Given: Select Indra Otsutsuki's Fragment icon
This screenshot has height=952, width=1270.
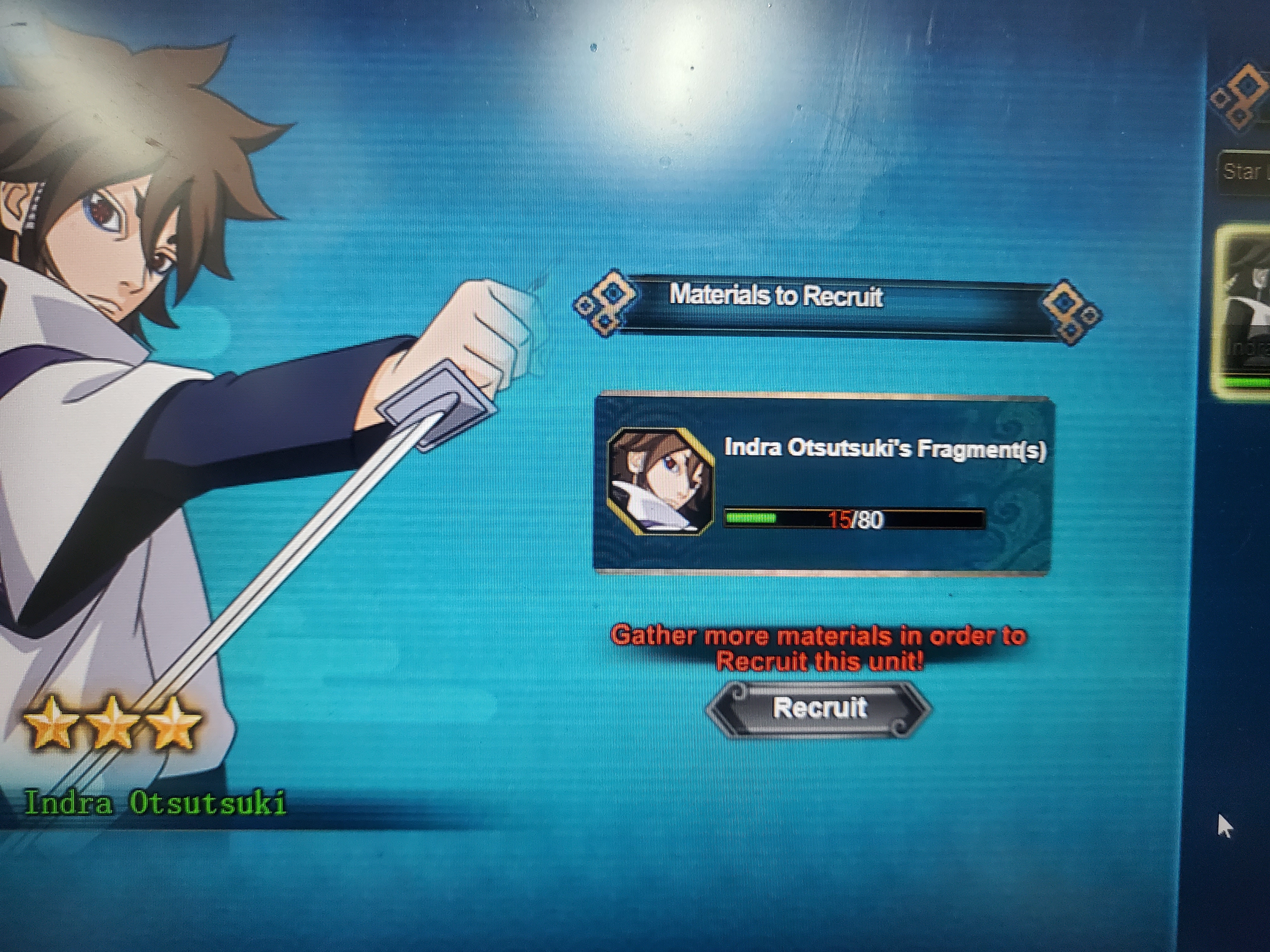Looking at the screenshot, I should 660,482.
